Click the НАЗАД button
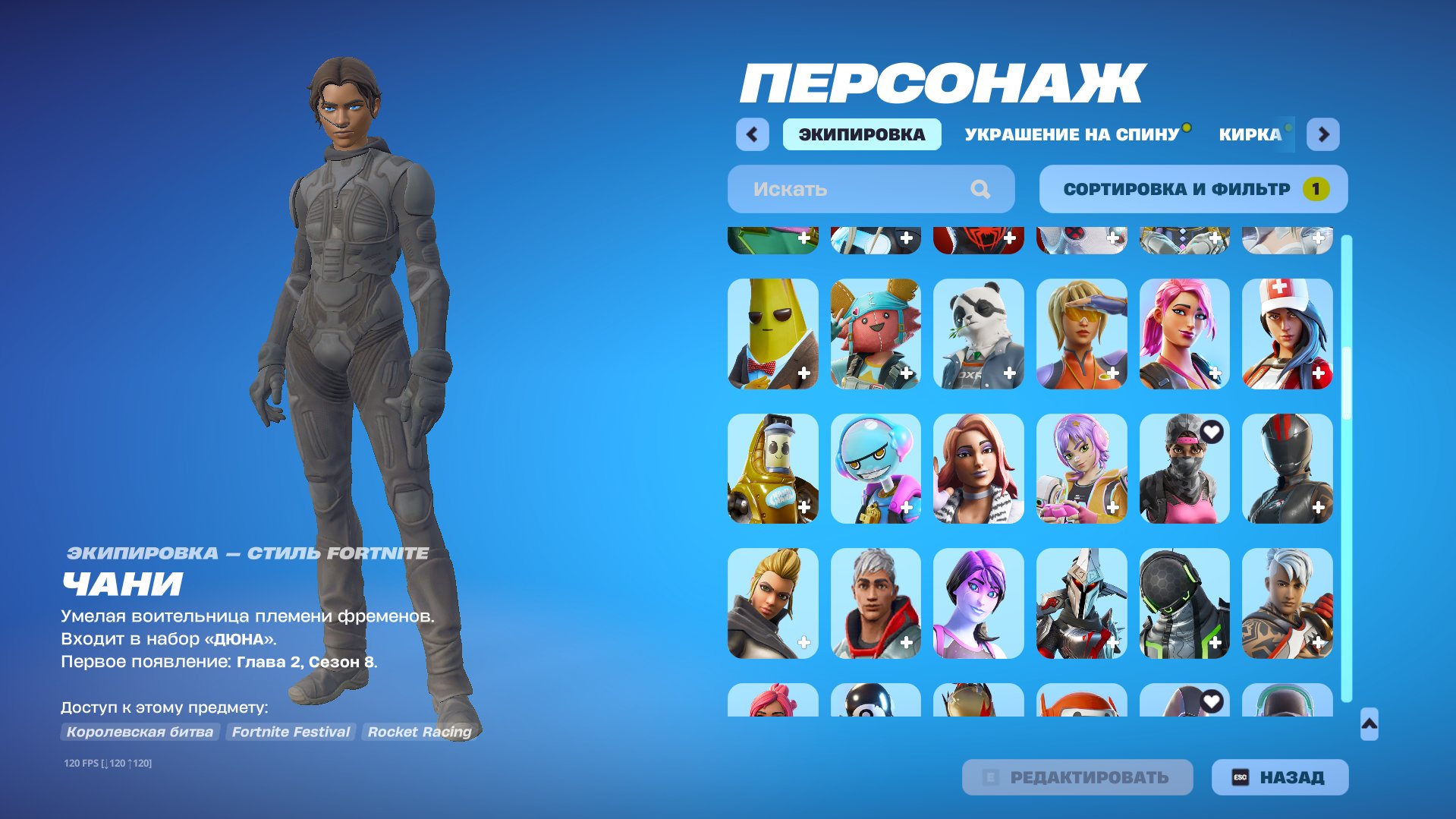 1278,776
